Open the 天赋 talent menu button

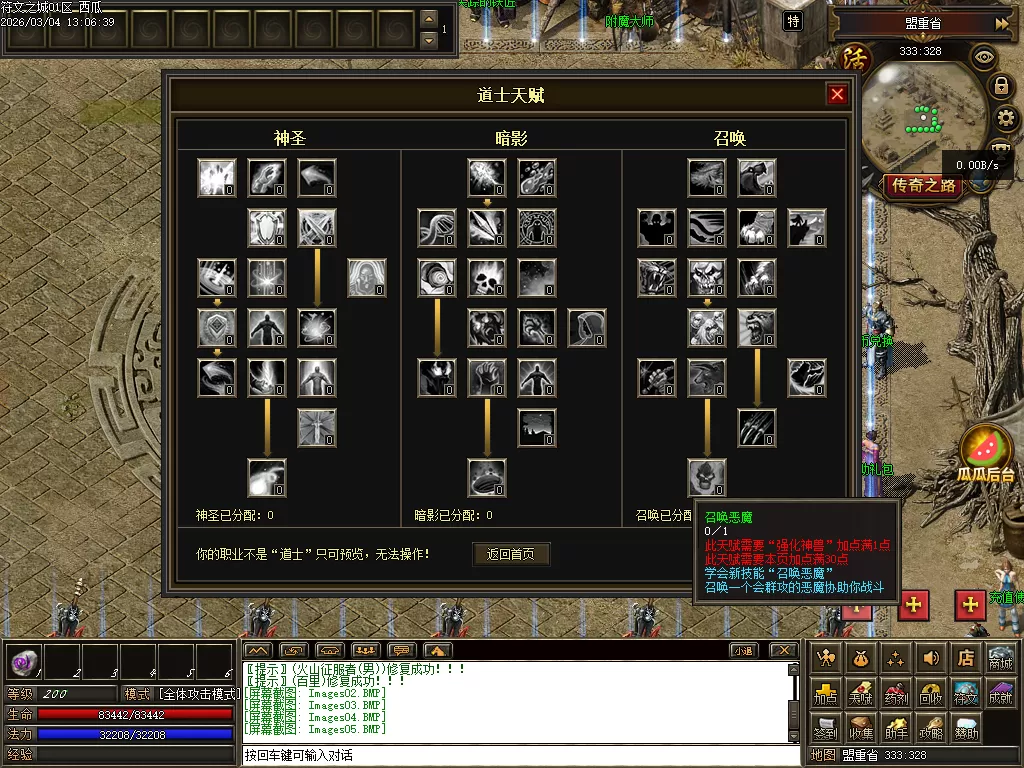860,693
